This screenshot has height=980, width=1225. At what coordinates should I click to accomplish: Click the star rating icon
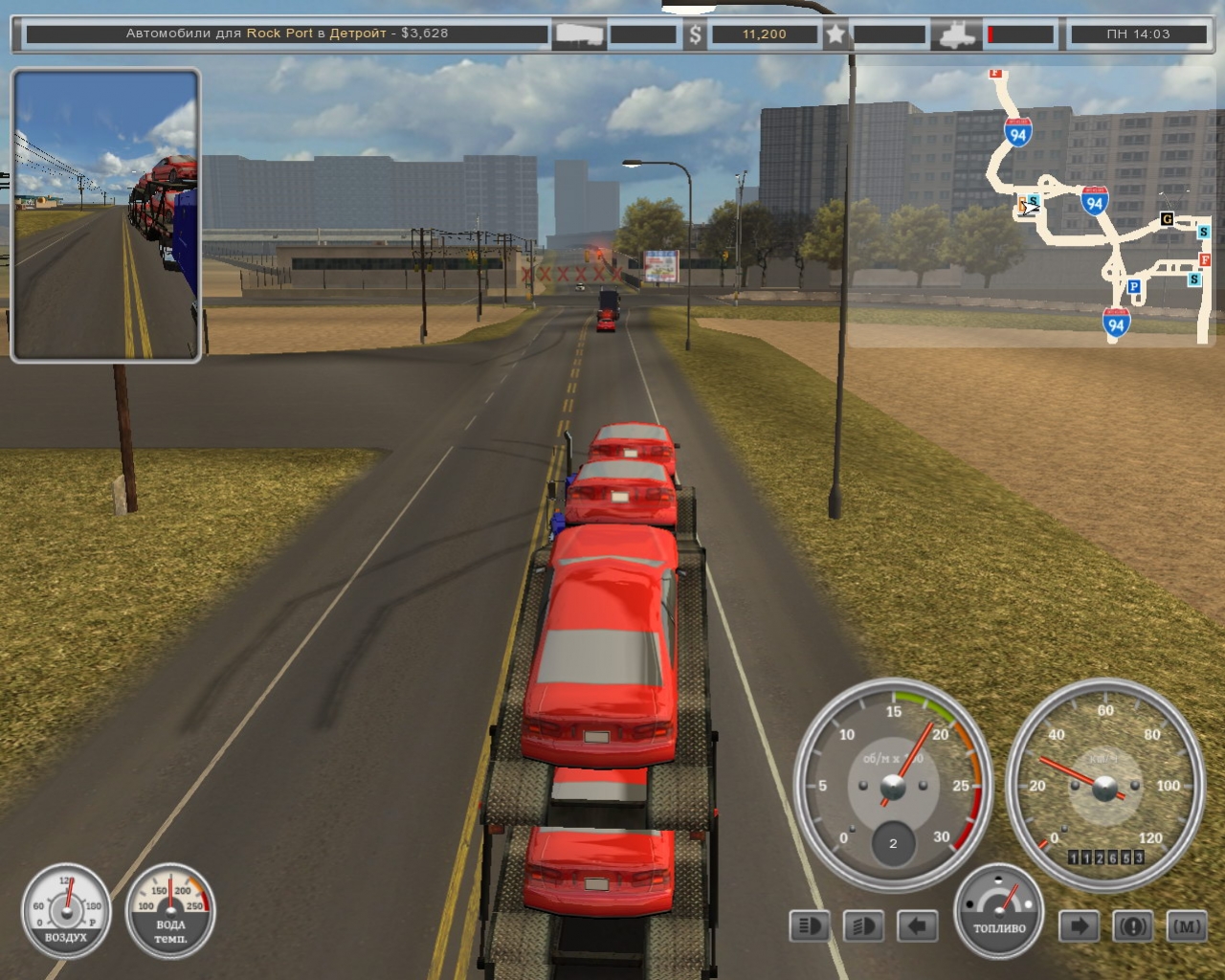[x=835, y=34]
